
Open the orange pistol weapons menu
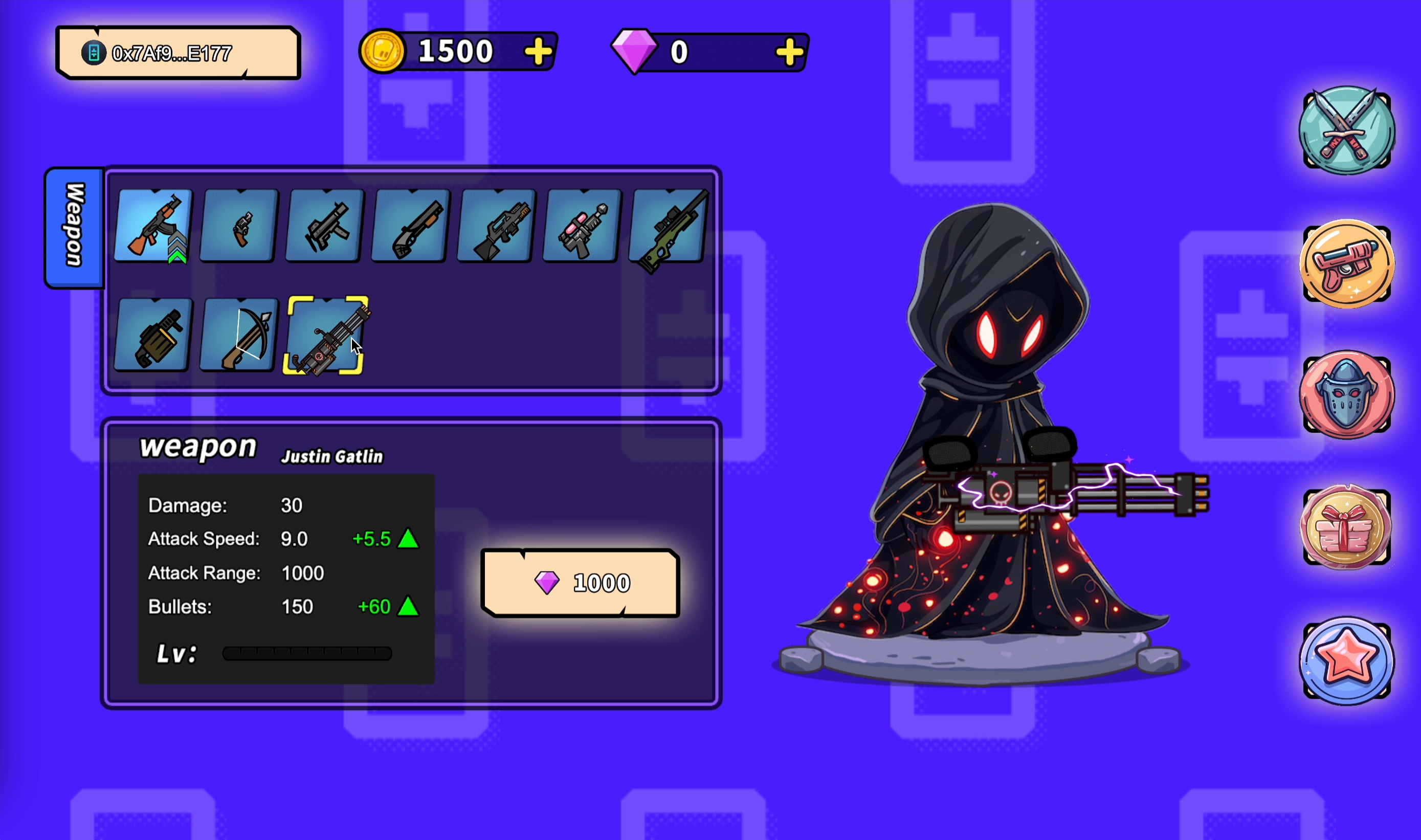(x=1346, y=264)
